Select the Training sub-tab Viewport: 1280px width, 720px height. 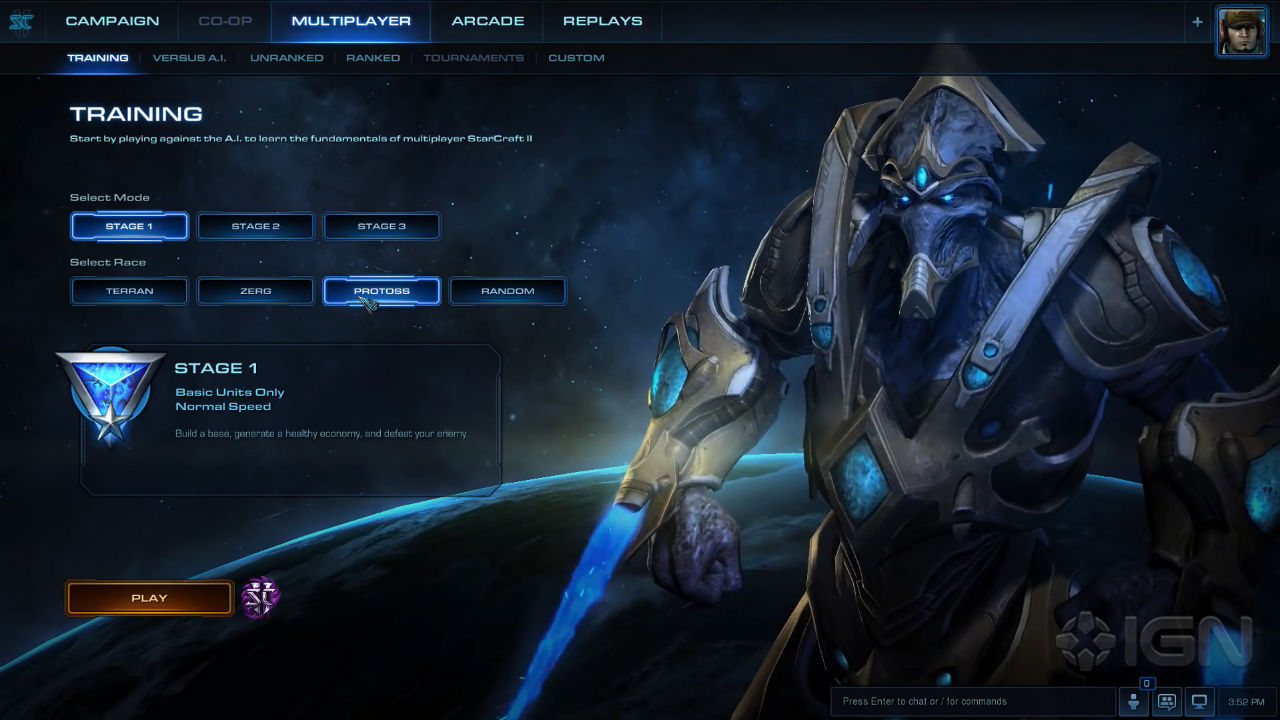coord(98,58)
